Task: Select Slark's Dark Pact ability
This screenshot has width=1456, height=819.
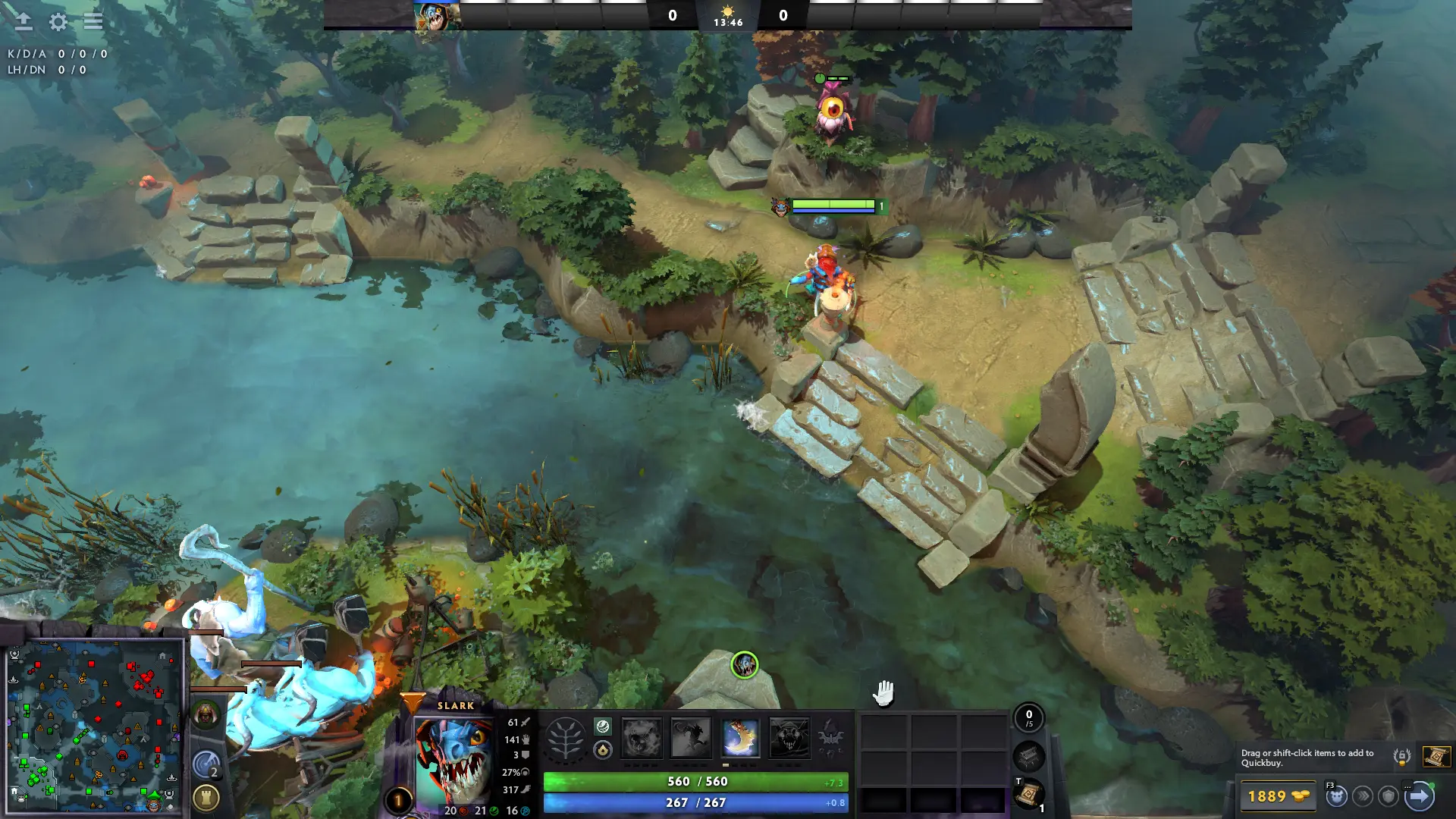Action: (x=642, y=738)
